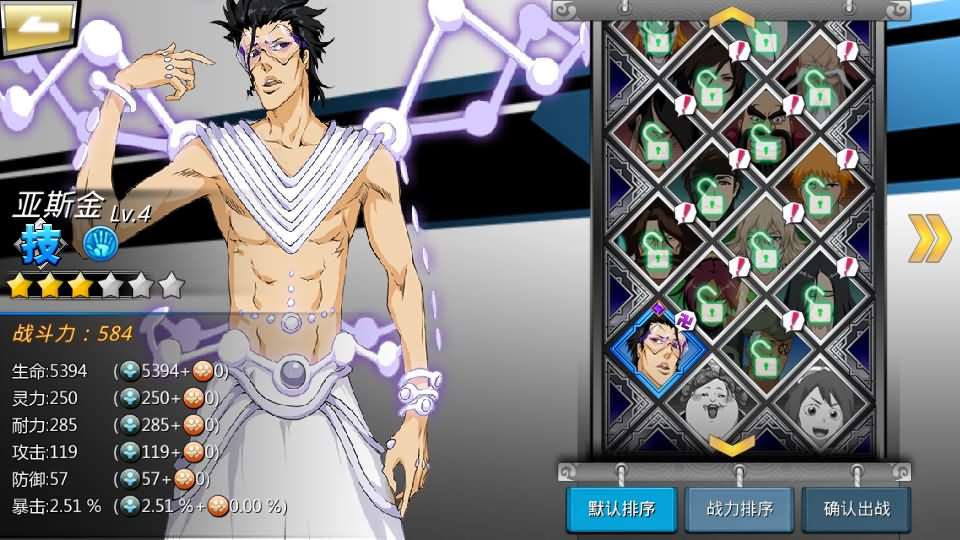Select the default sort button 默认排序

(621, 509)
